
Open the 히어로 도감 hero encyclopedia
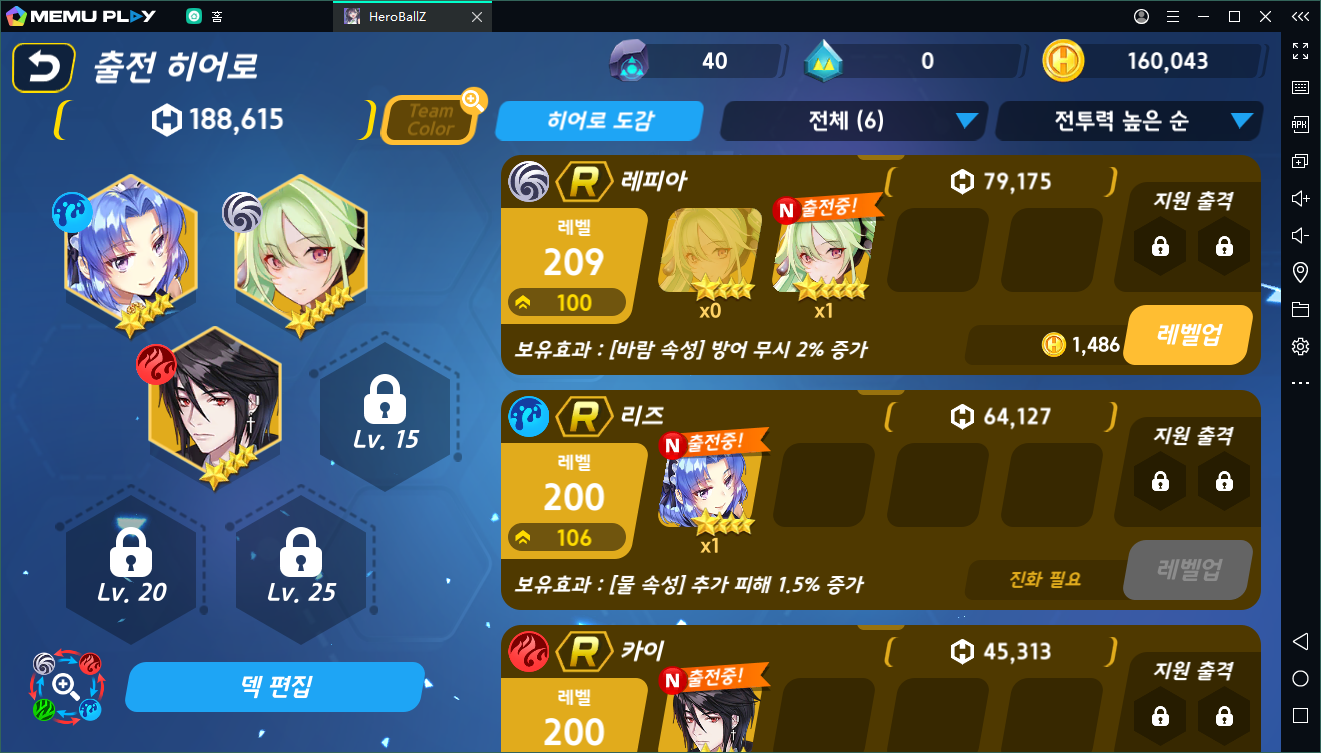pyautogui.click(x=600, y=121)
